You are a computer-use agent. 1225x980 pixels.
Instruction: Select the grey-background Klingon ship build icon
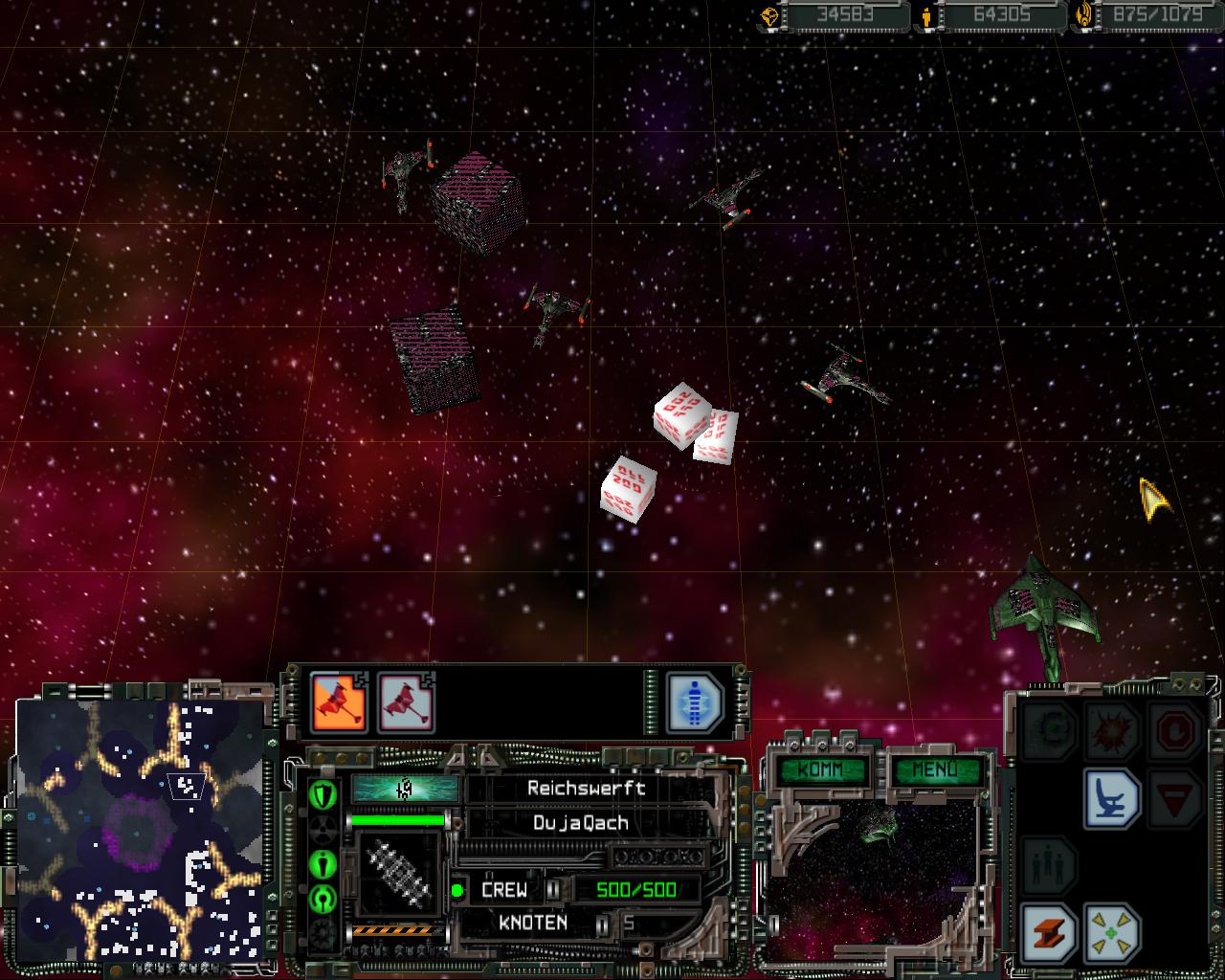[x=406, y=702]
